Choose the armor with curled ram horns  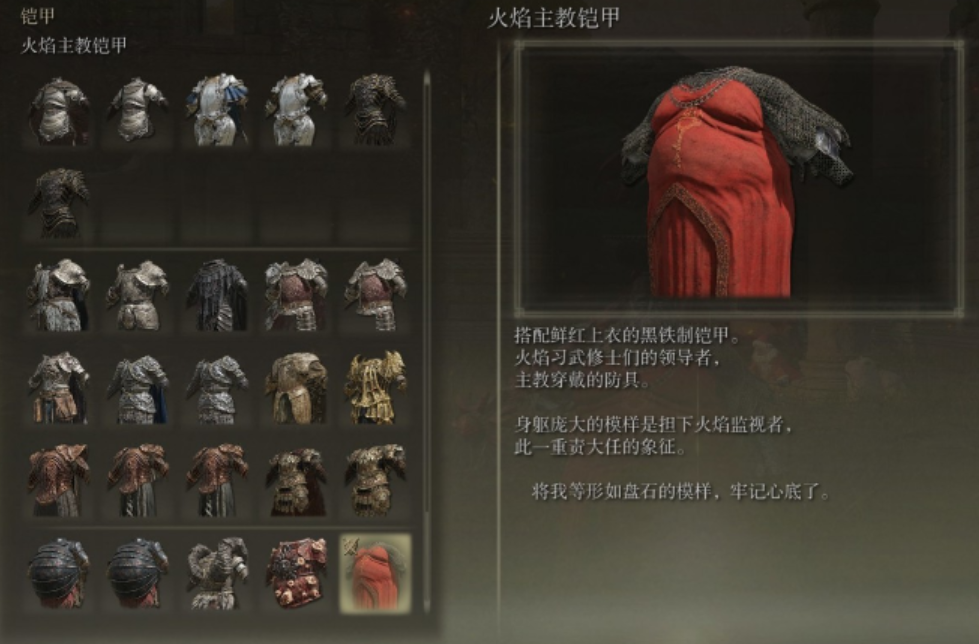(217, 573)
